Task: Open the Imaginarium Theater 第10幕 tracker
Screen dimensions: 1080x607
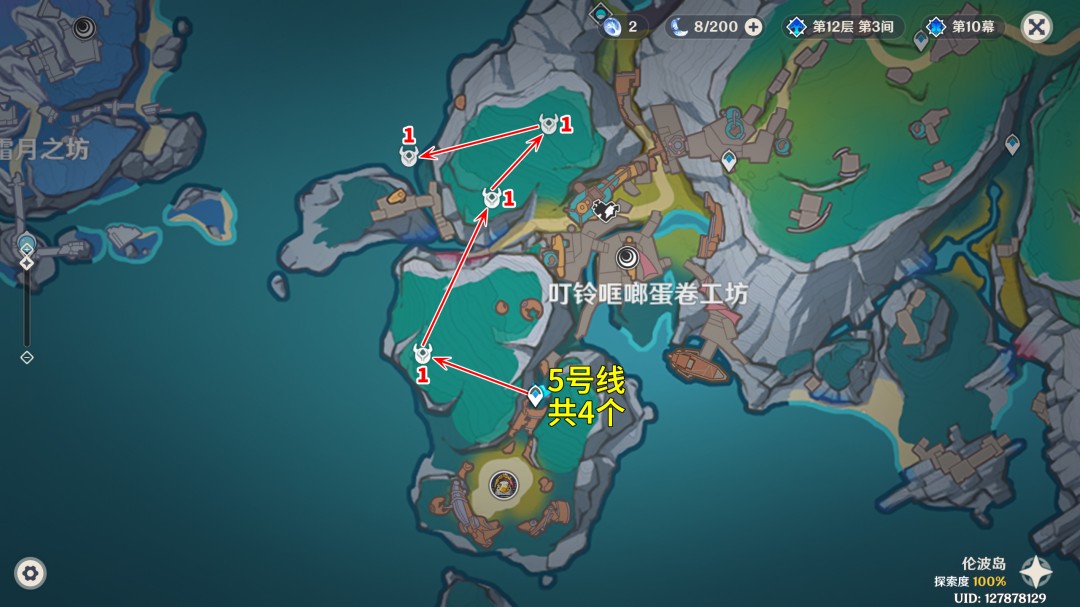Action: tap(964, 27)
